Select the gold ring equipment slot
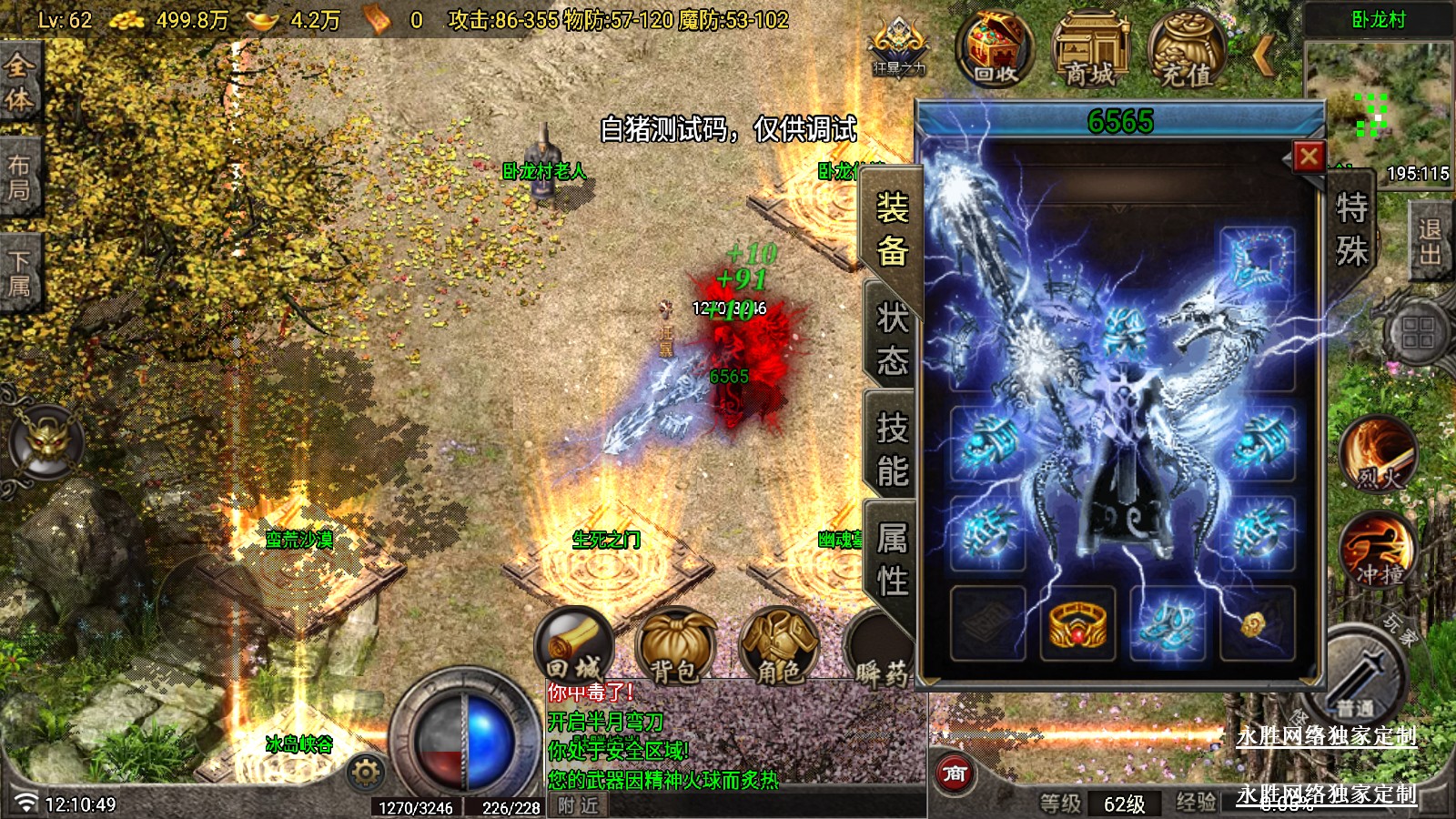1456x819 pixels. [x=1077, y=624]
